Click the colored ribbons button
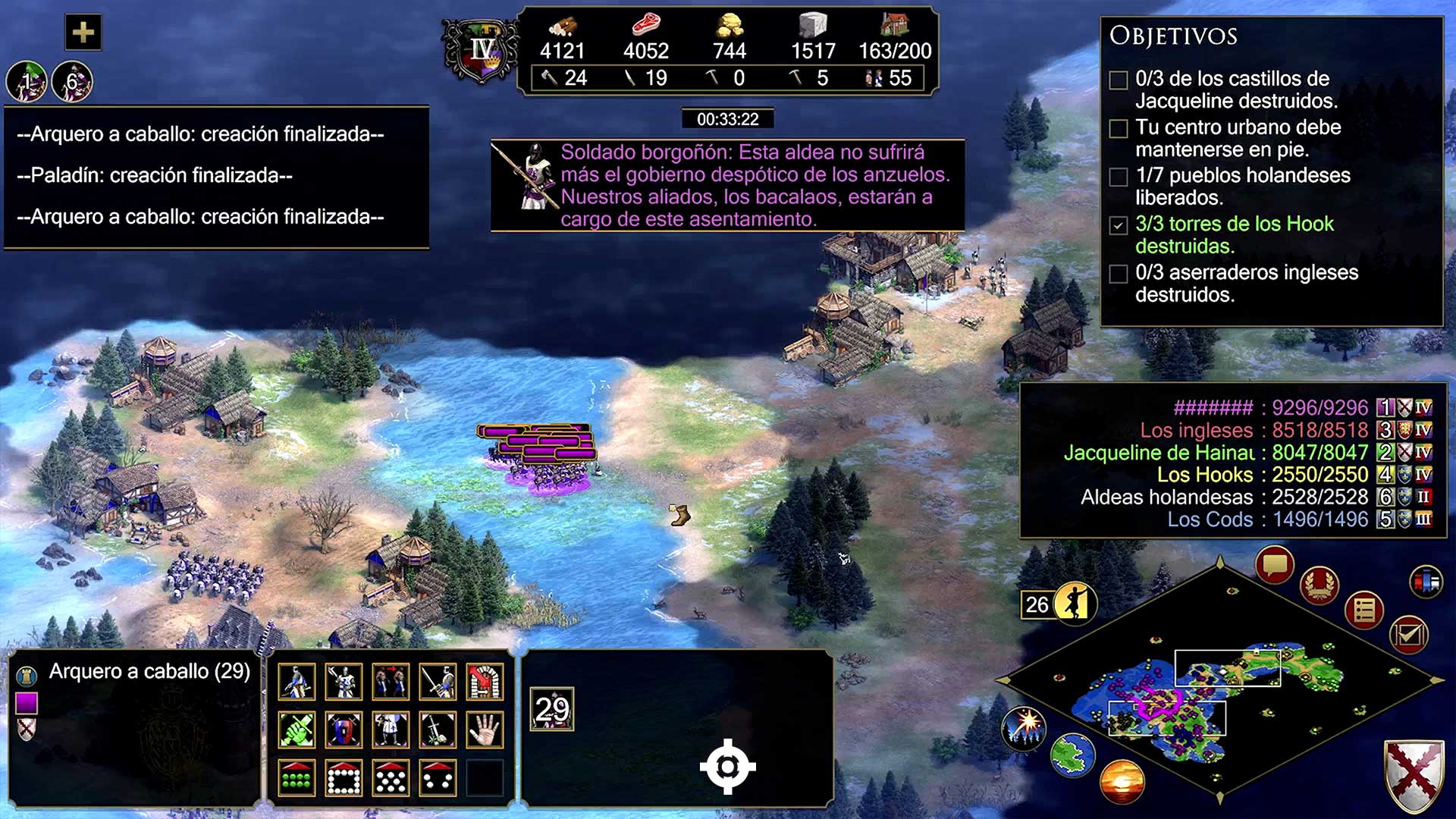 tap(1426, 582)
